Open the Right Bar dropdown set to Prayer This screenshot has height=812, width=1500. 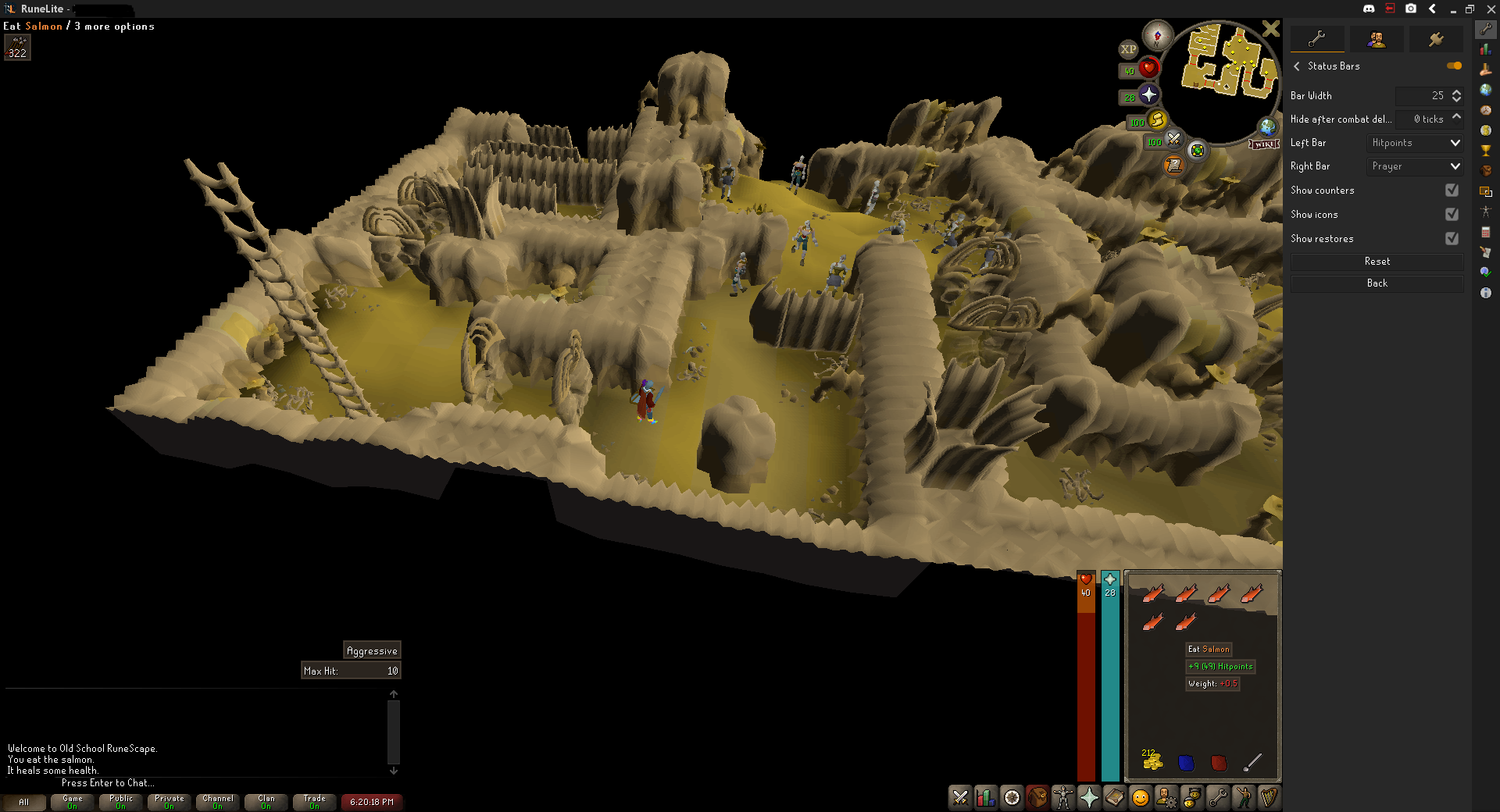[1414, 166]
